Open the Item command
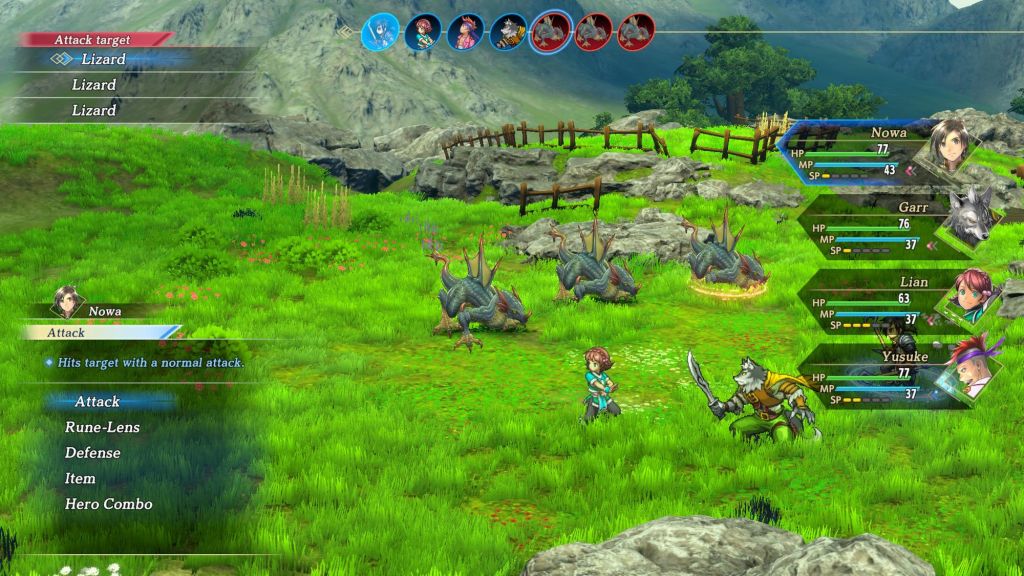Screen dimensions: 1024x576 click(x=80, y=479)
